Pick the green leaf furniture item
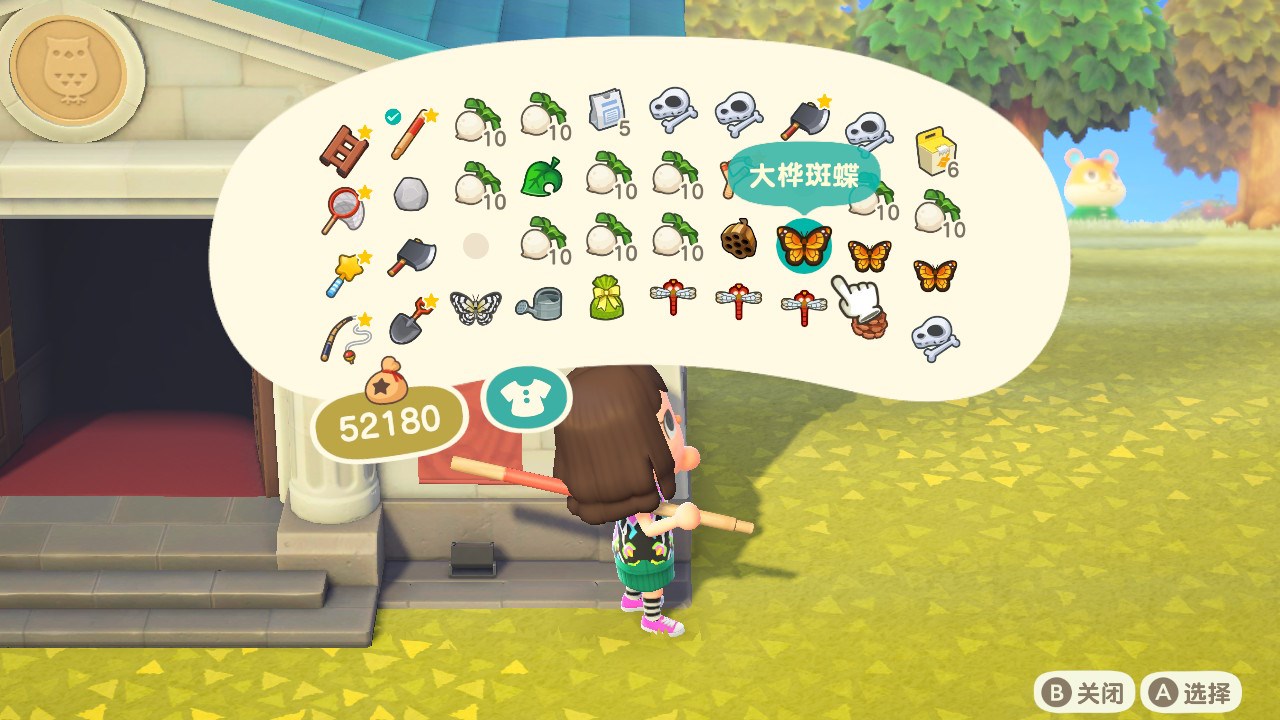 [541, 180]
